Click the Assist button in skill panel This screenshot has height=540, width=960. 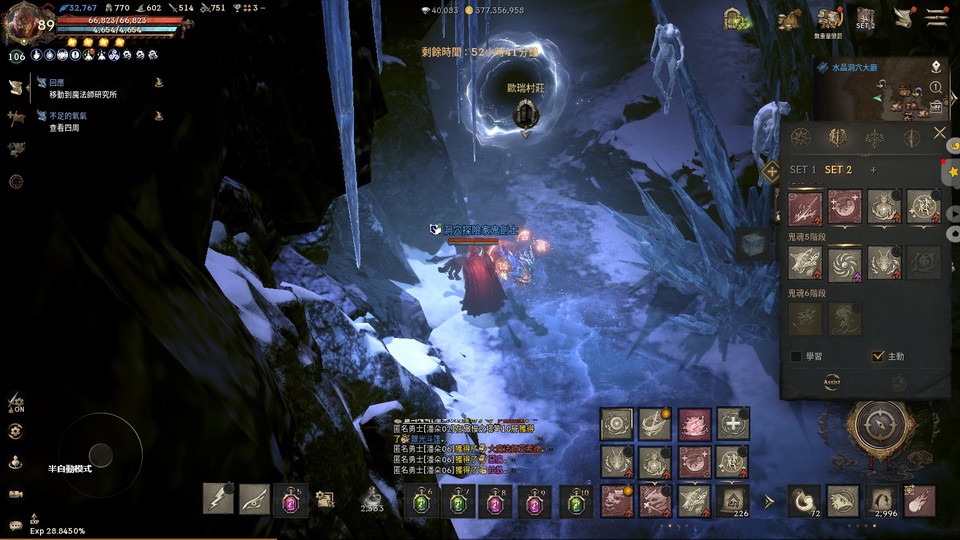pos(831,382)
